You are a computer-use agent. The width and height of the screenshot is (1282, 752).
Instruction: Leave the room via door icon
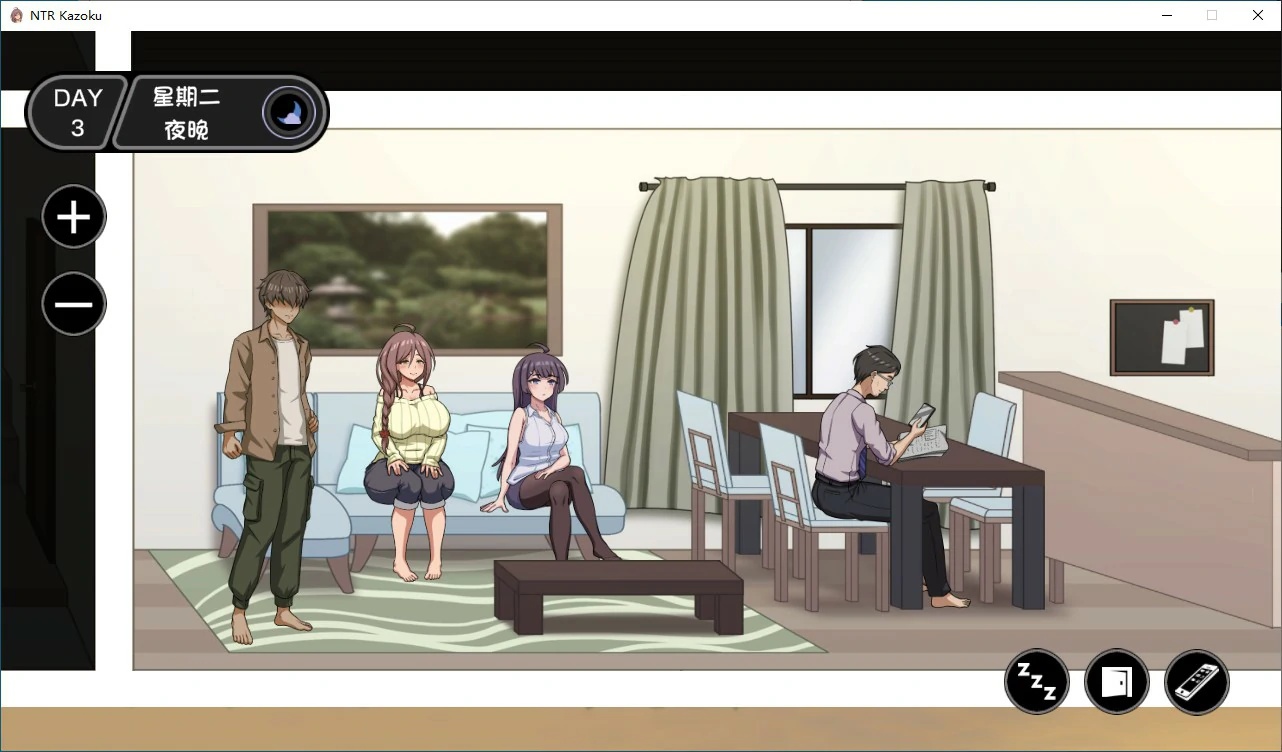coord(1117,682)
